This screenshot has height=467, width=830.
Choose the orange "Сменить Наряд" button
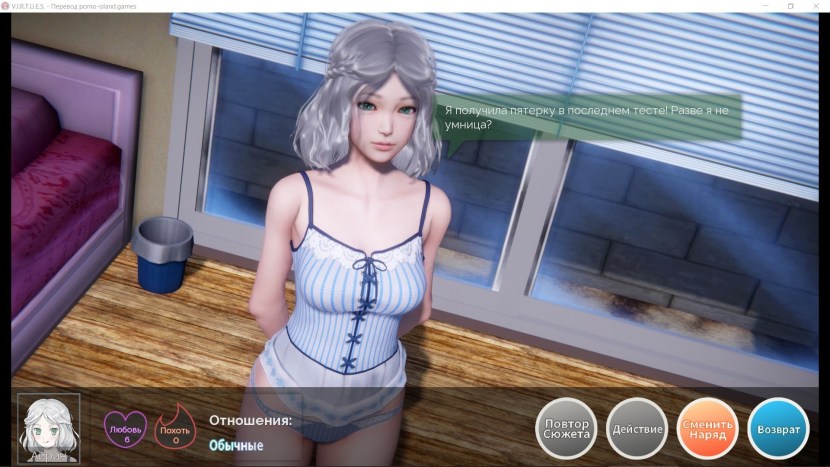coord(707,429)
